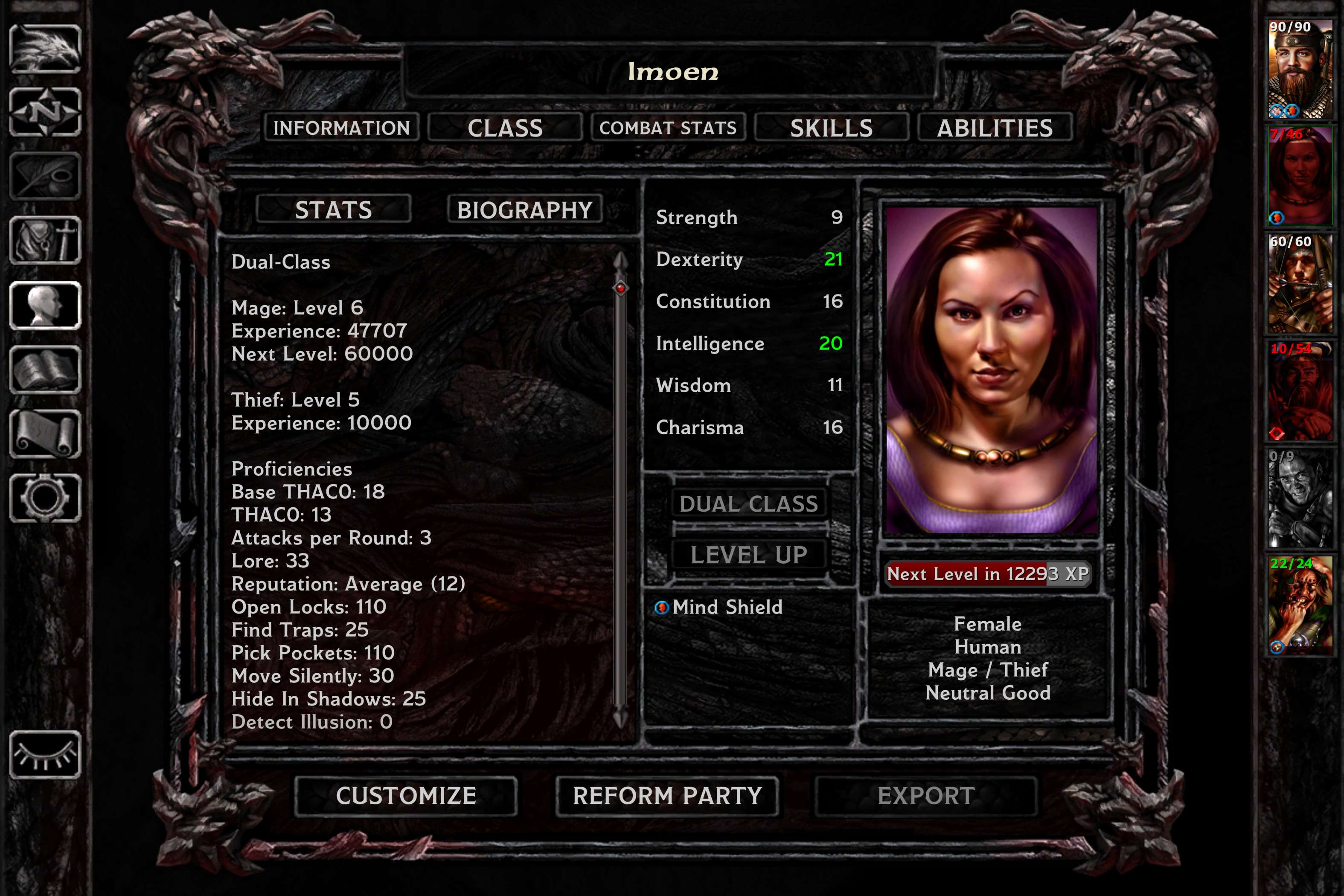
Task: Show the Combat Stats tab
Action: click(x=667, y=128)
